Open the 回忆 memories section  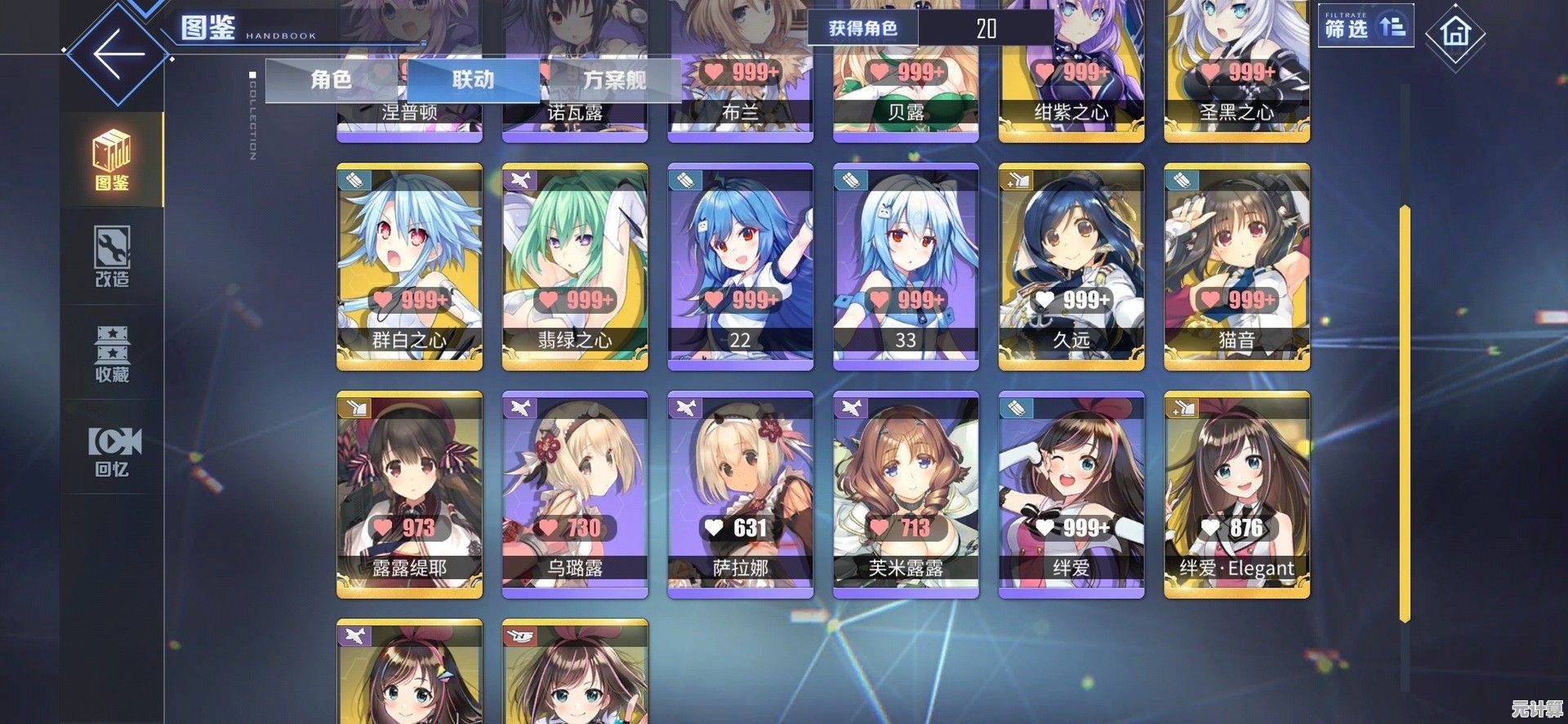coord(113,450)
